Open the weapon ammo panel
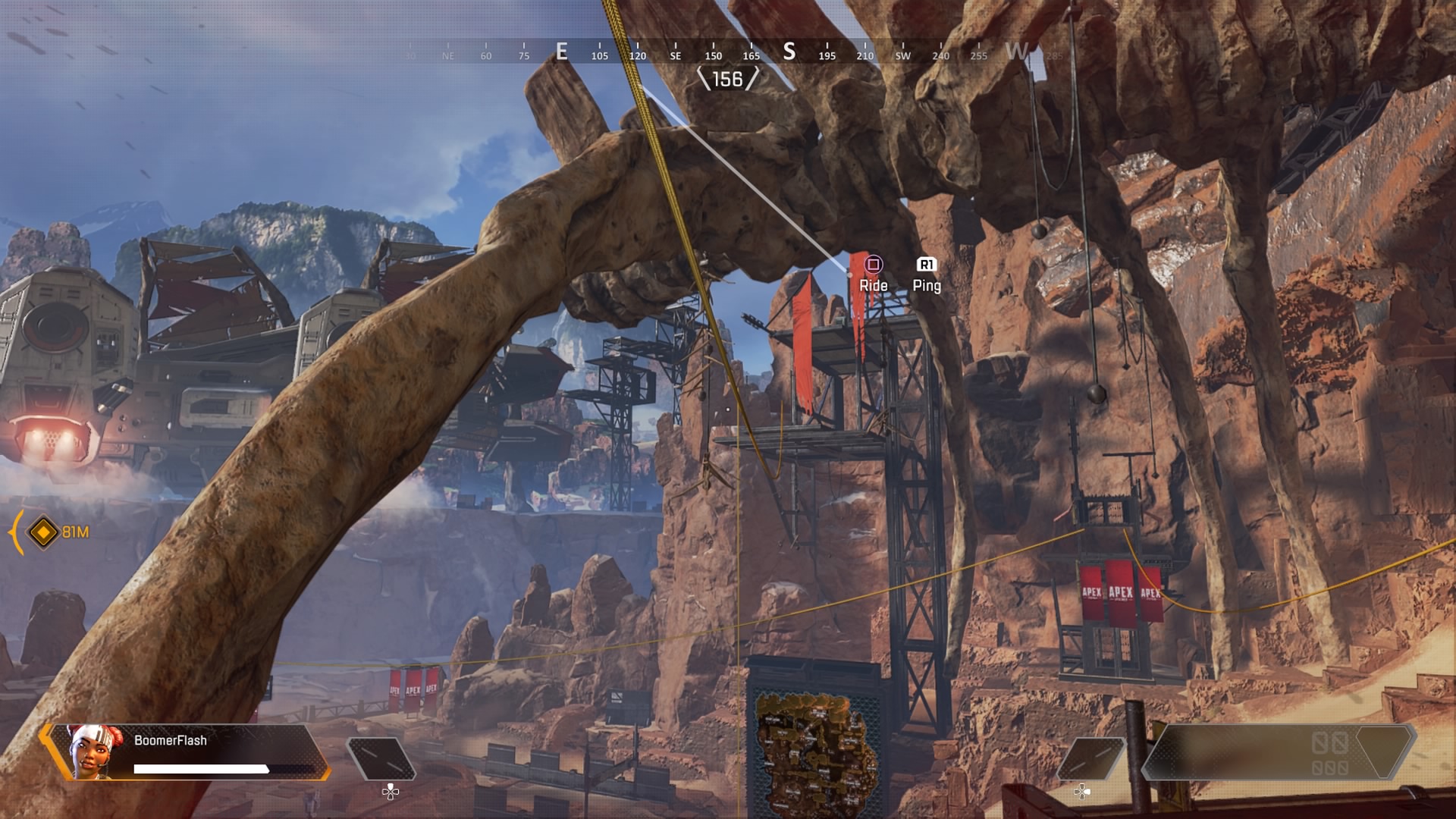The width and height of the screenshot is (1456, 819). 1278,752
